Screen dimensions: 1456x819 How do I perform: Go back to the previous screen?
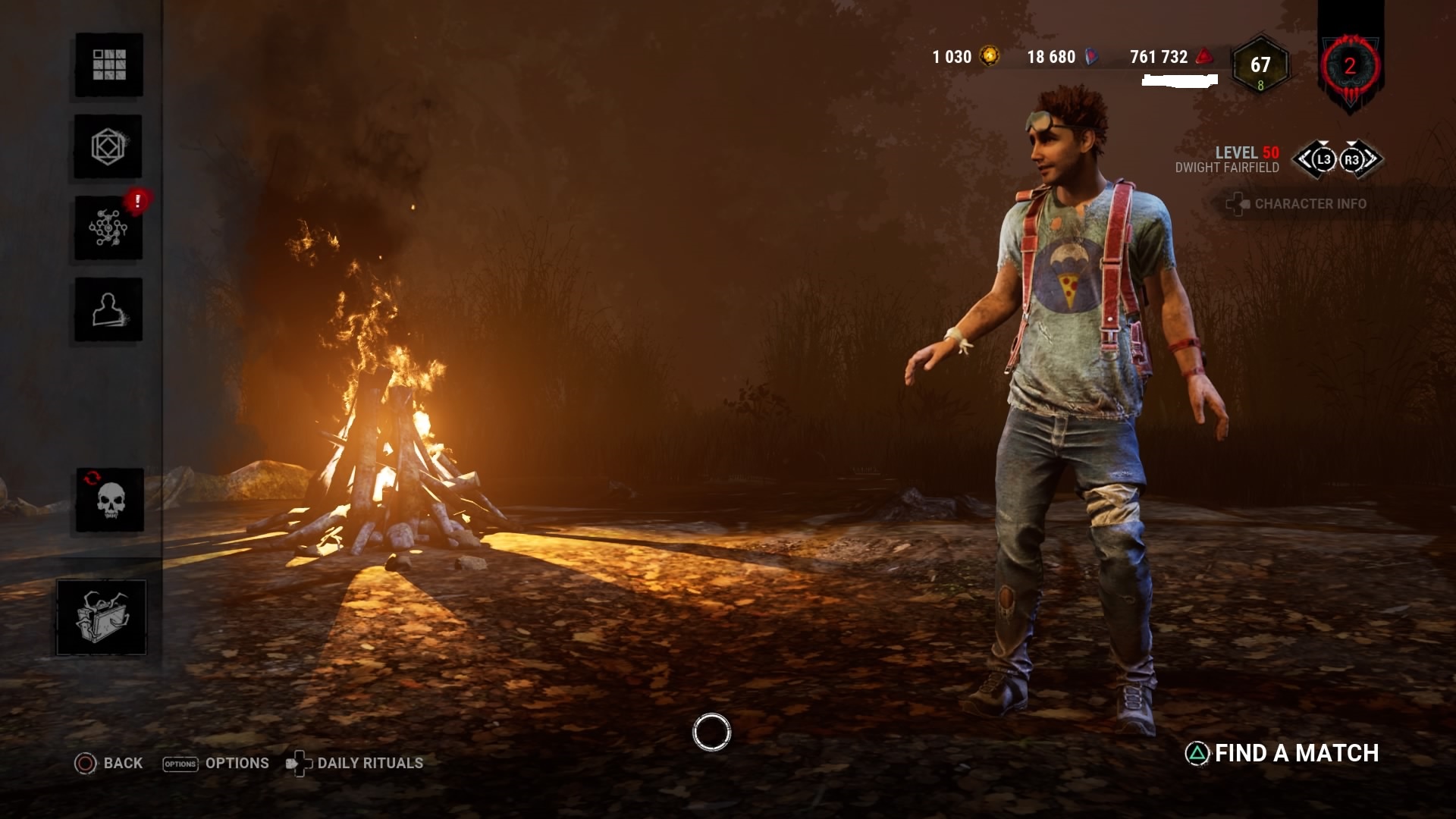point(108,763)
